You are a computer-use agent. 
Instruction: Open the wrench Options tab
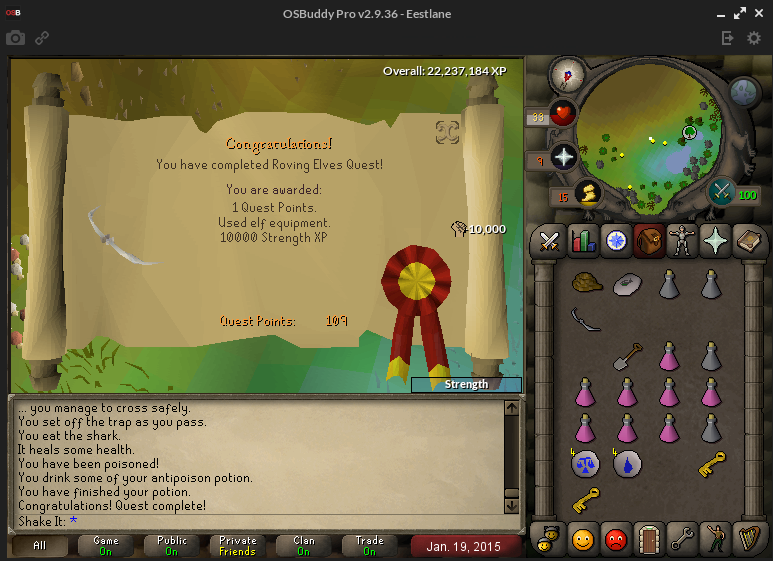(682, 541)
